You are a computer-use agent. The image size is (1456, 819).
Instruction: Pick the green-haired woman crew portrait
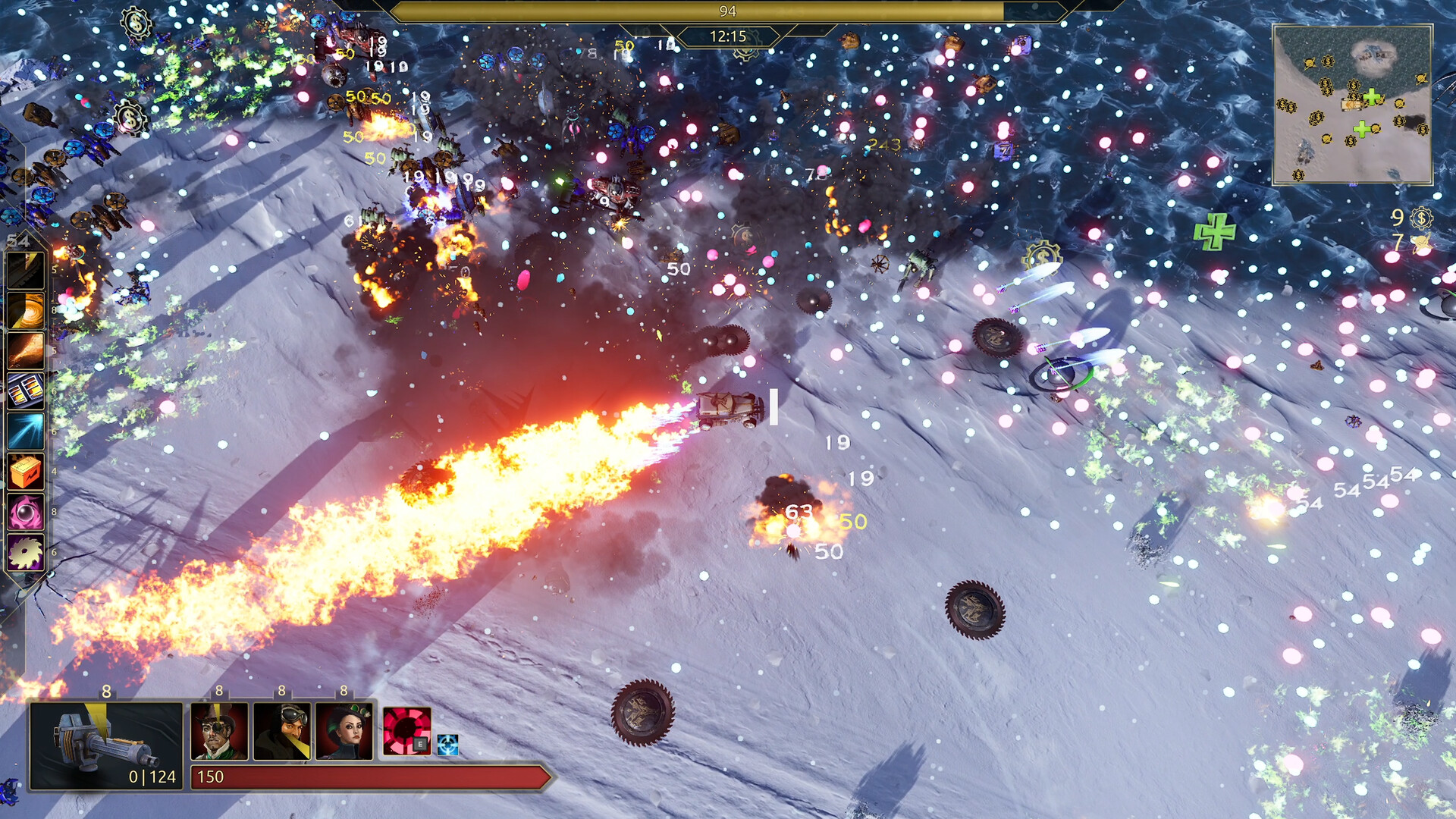coord(344,731)
